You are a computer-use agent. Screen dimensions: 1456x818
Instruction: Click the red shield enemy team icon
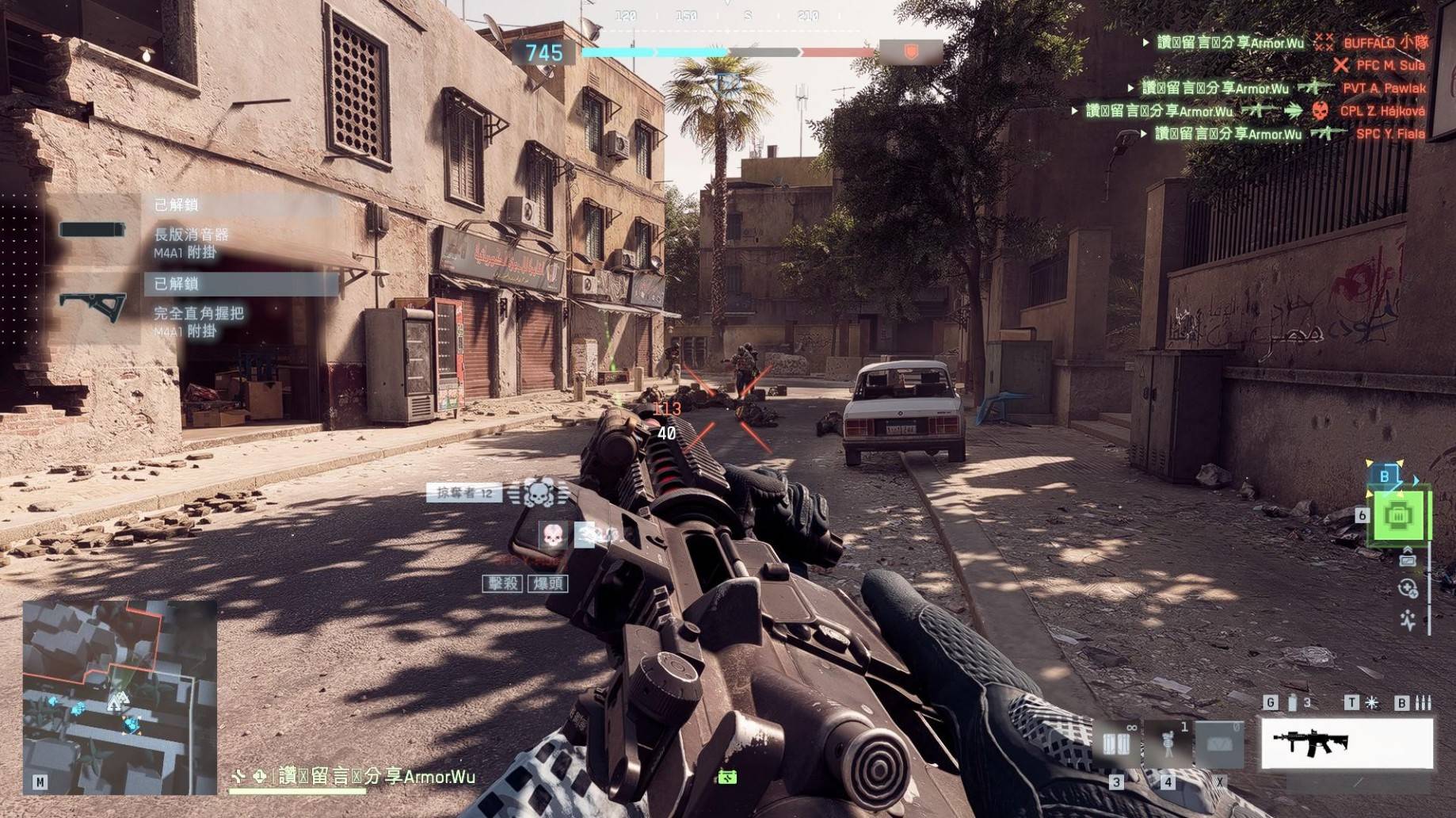911,52
